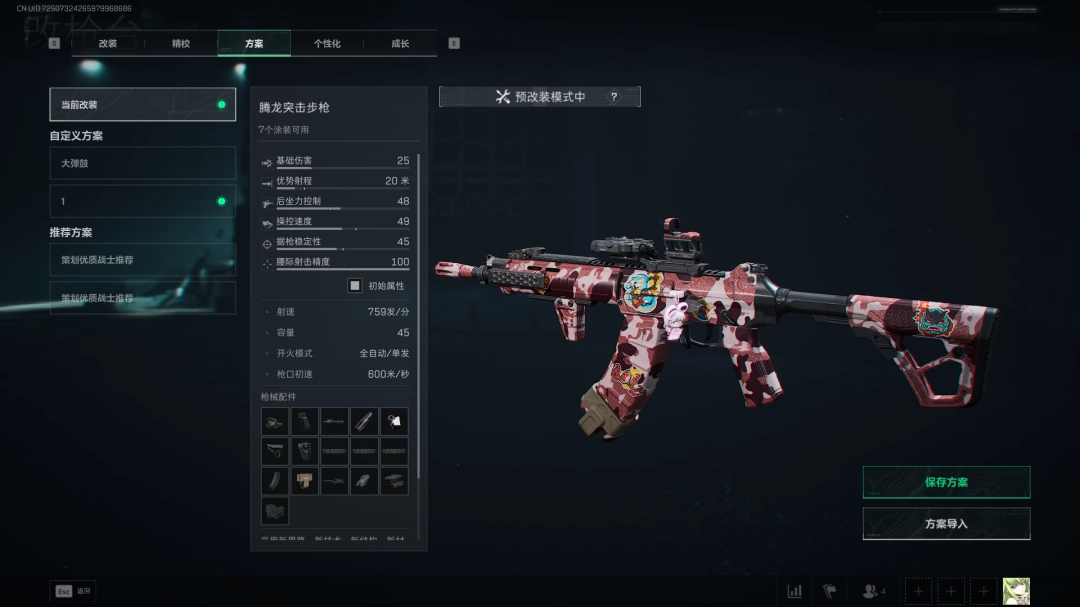Image resolution: width=1080 pixels, height=607 pixels.
Task: Click the tan magazine pouch attachment slot
Action: pyautogui.click(x=305, y=481)
